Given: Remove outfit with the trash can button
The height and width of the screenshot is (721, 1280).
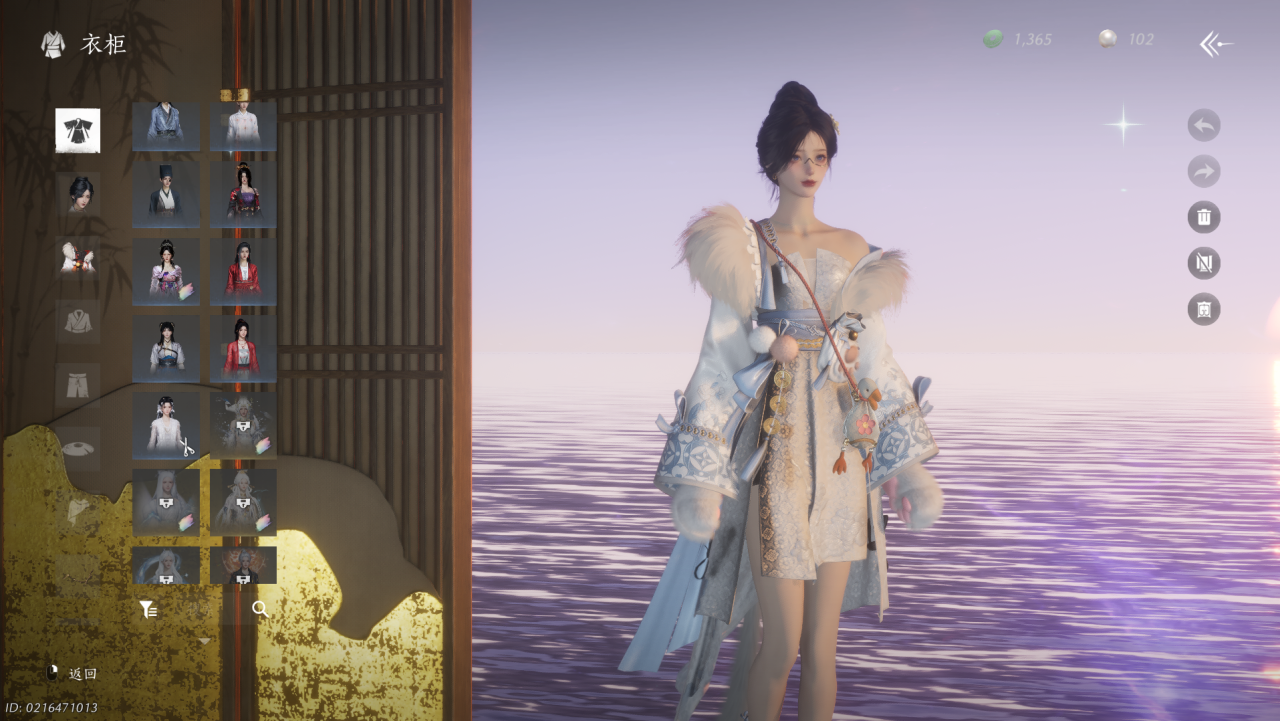Looking at the screenshot, I should 1203,217.
